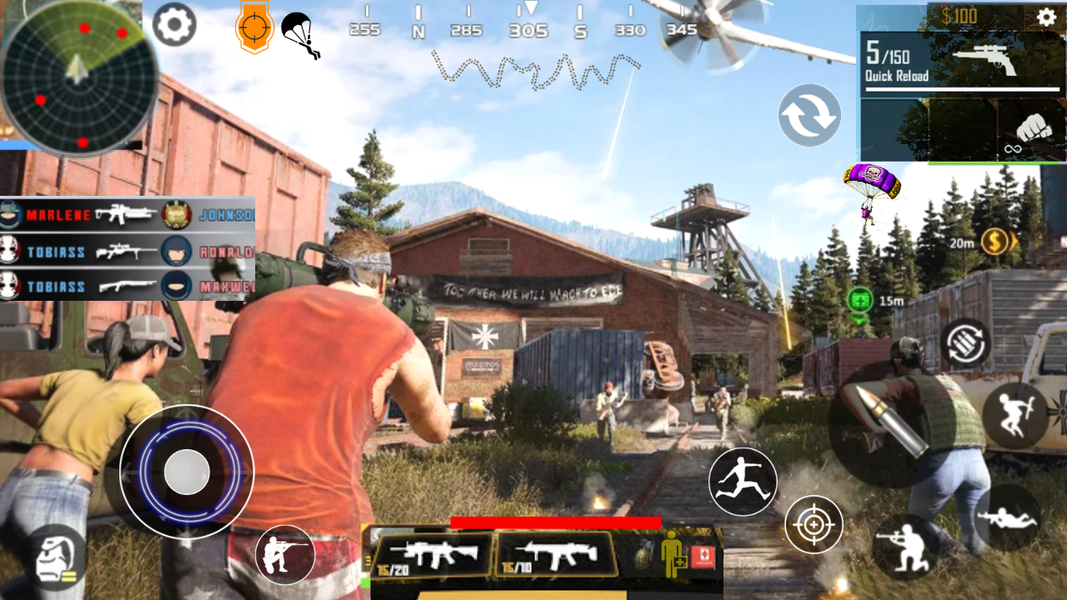Activate the parachute icon

pos(300,35)
